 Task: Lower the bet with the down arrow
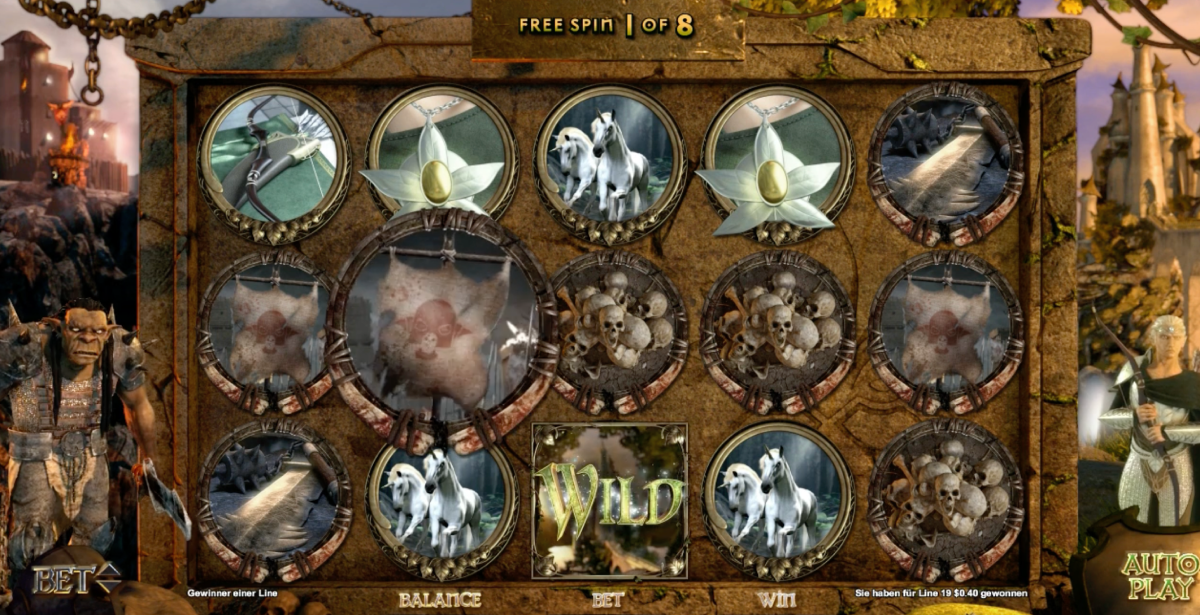click(x=112, y=586)
